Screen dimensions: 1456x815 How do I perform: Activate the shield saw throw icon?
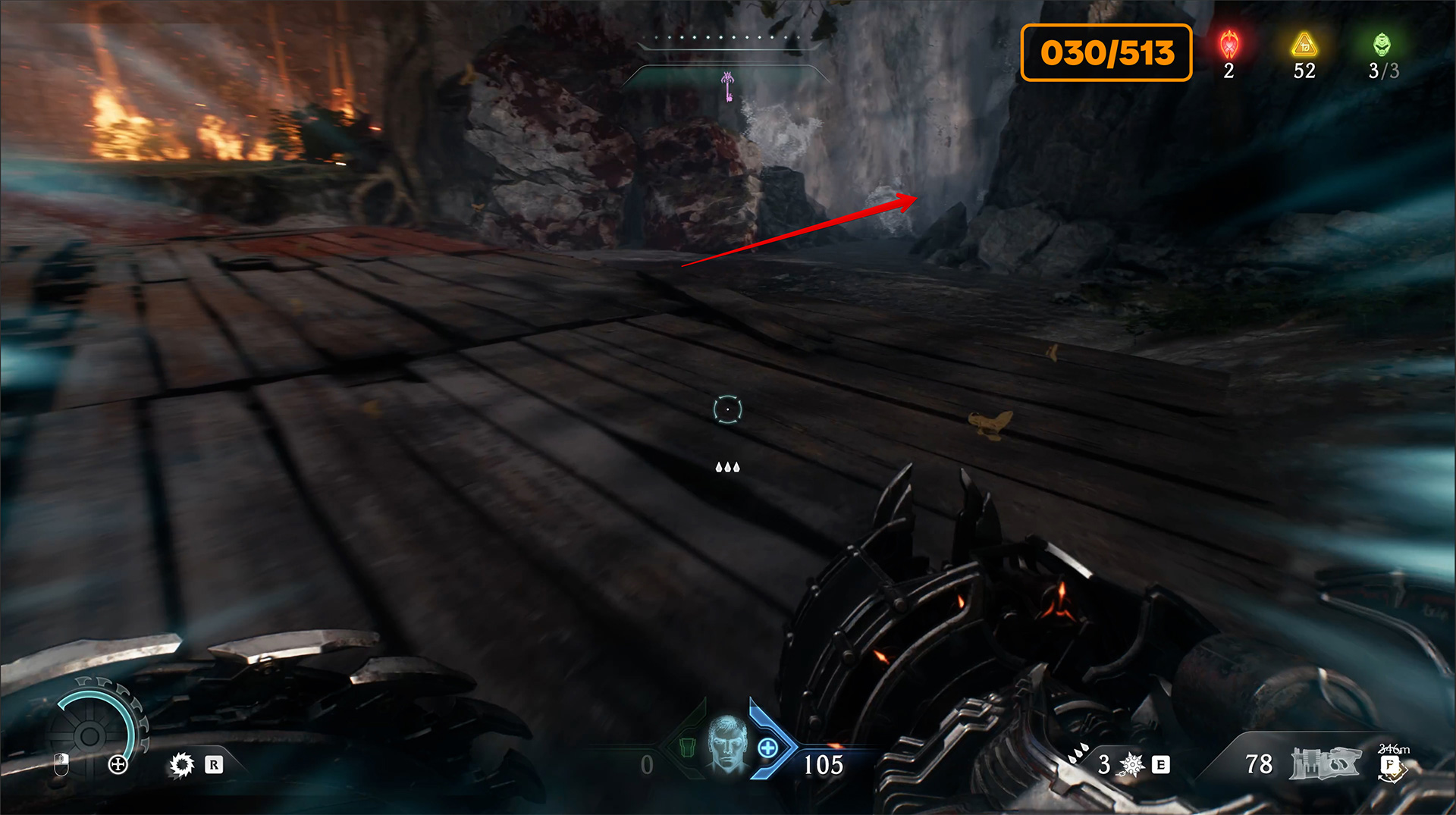pyautogui.click(x=182, y=764)
